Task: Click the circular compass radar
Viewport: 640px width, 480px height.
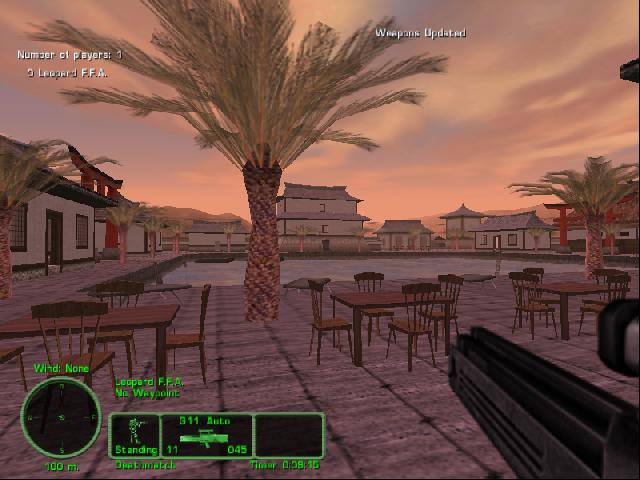Action: pos(60,417)
